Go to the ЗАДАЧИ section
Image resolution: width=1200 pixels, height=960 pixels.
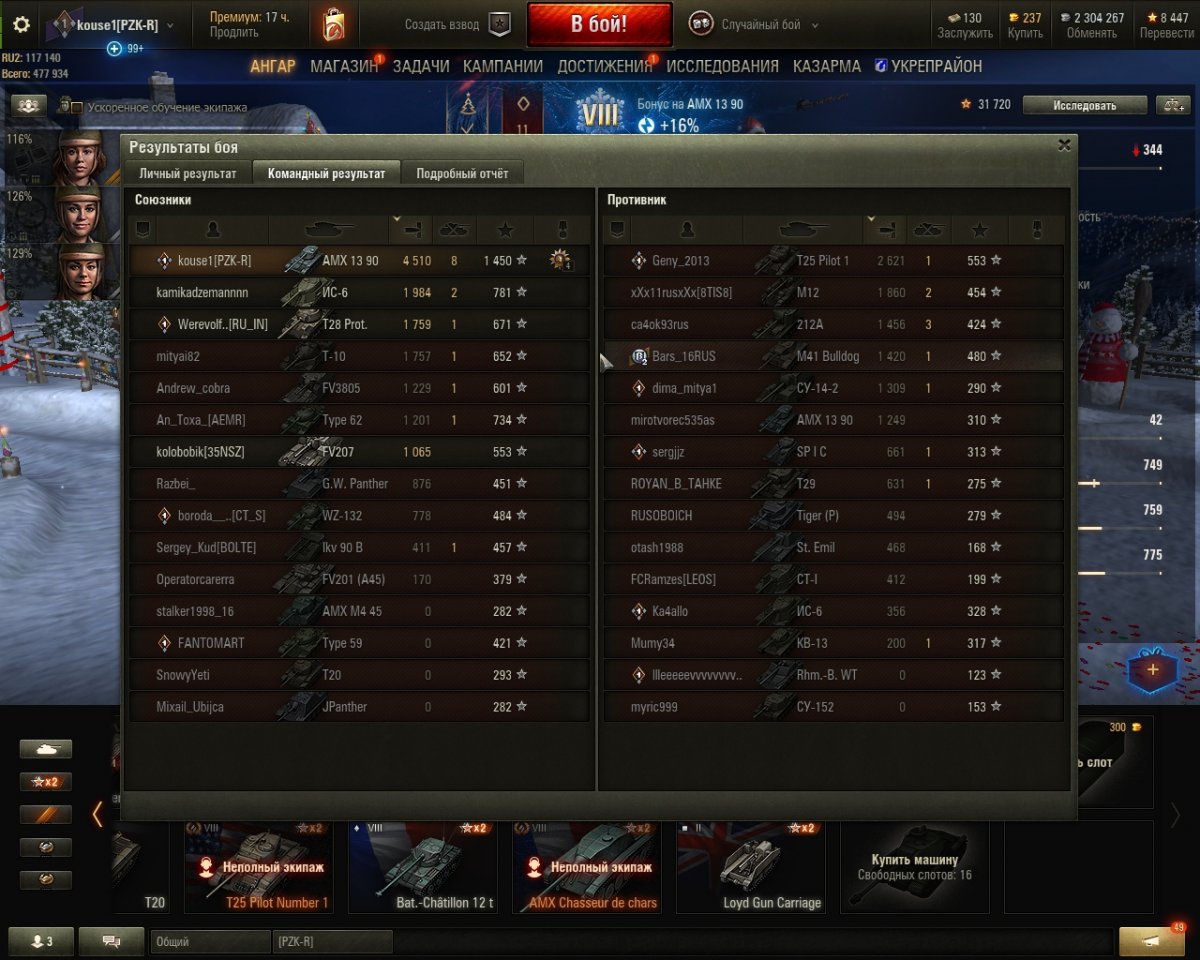pyautogui.click(x=420, y=66)
